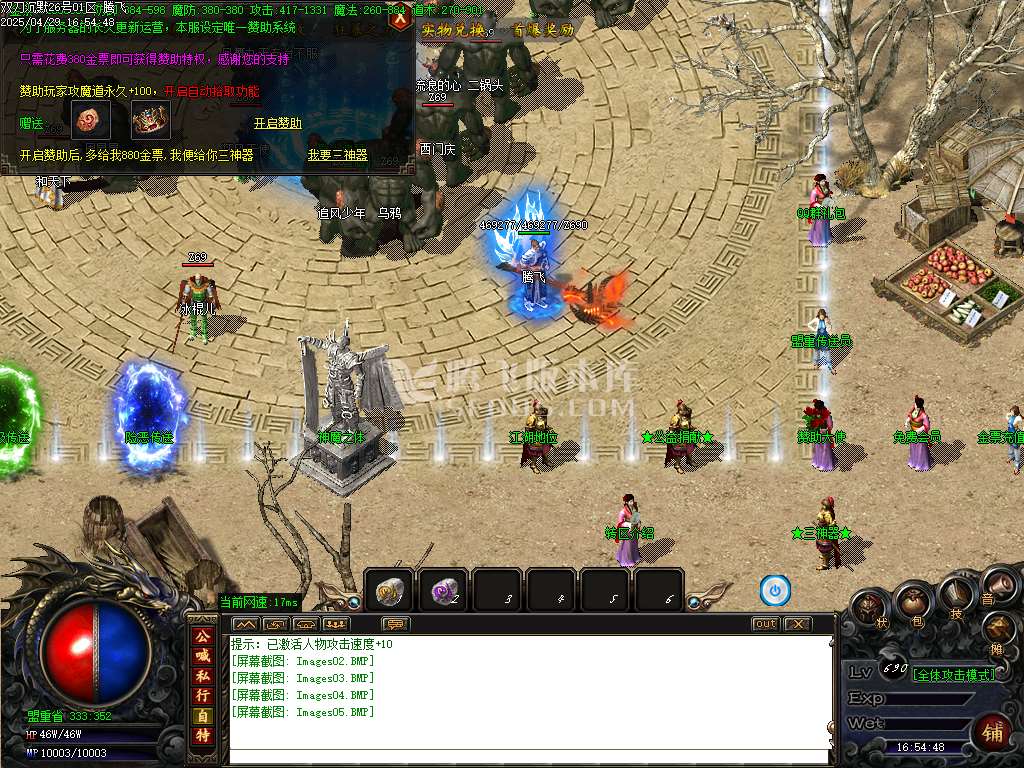Switch to the 公 chat channel

pyautogui.click(x=202, y=635)
